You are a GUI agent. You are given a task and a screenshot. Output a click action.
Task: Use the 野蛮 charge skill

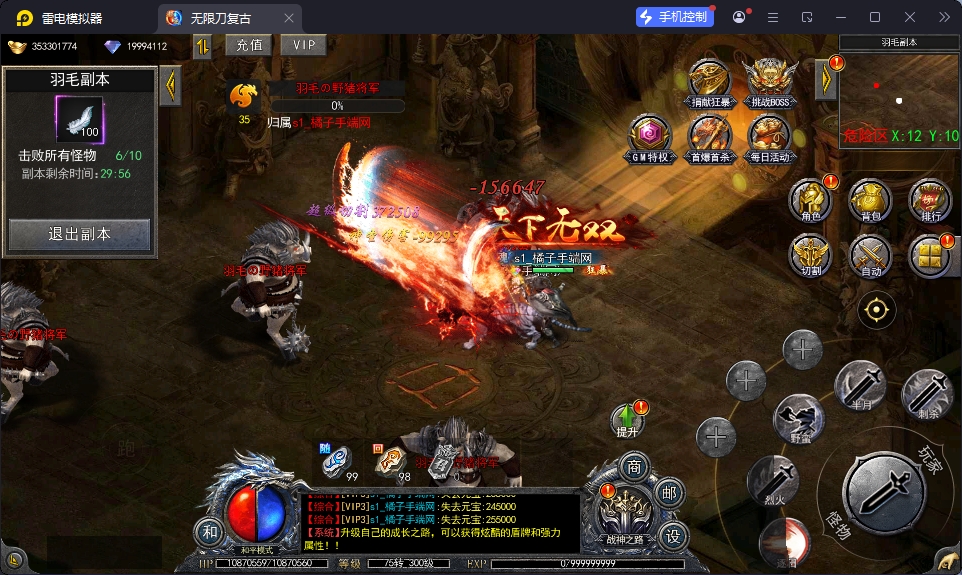coord(799,419)
